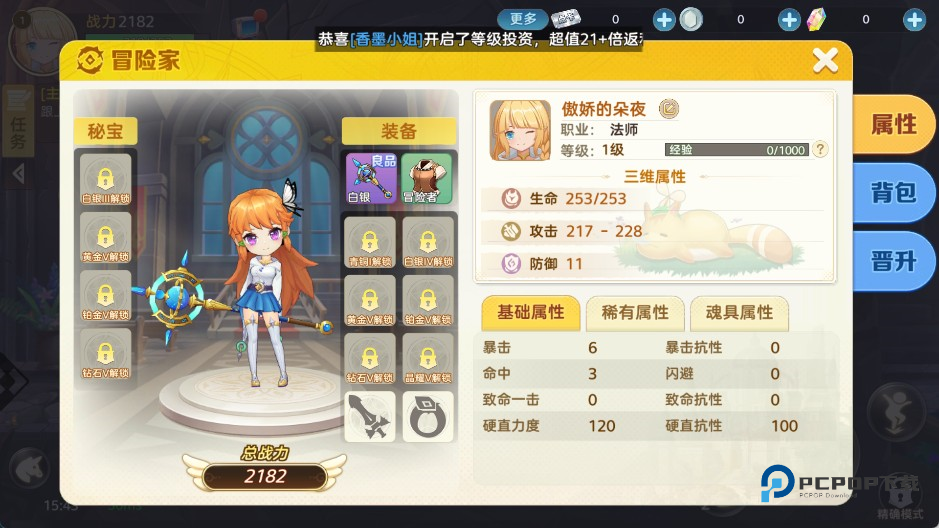Viewport: 939px width, 528px height.
Task: Add pink crystal currency with plus button
Action: (x=913, y=19)
